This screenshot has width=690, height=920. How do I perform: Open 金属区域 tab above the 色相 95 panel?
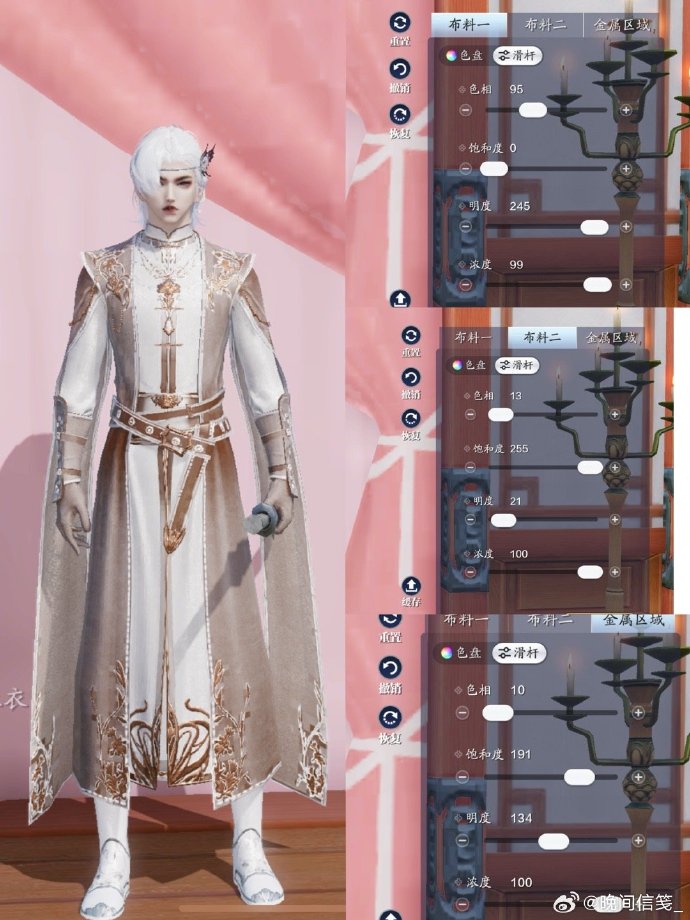click(x=622, y=25)
